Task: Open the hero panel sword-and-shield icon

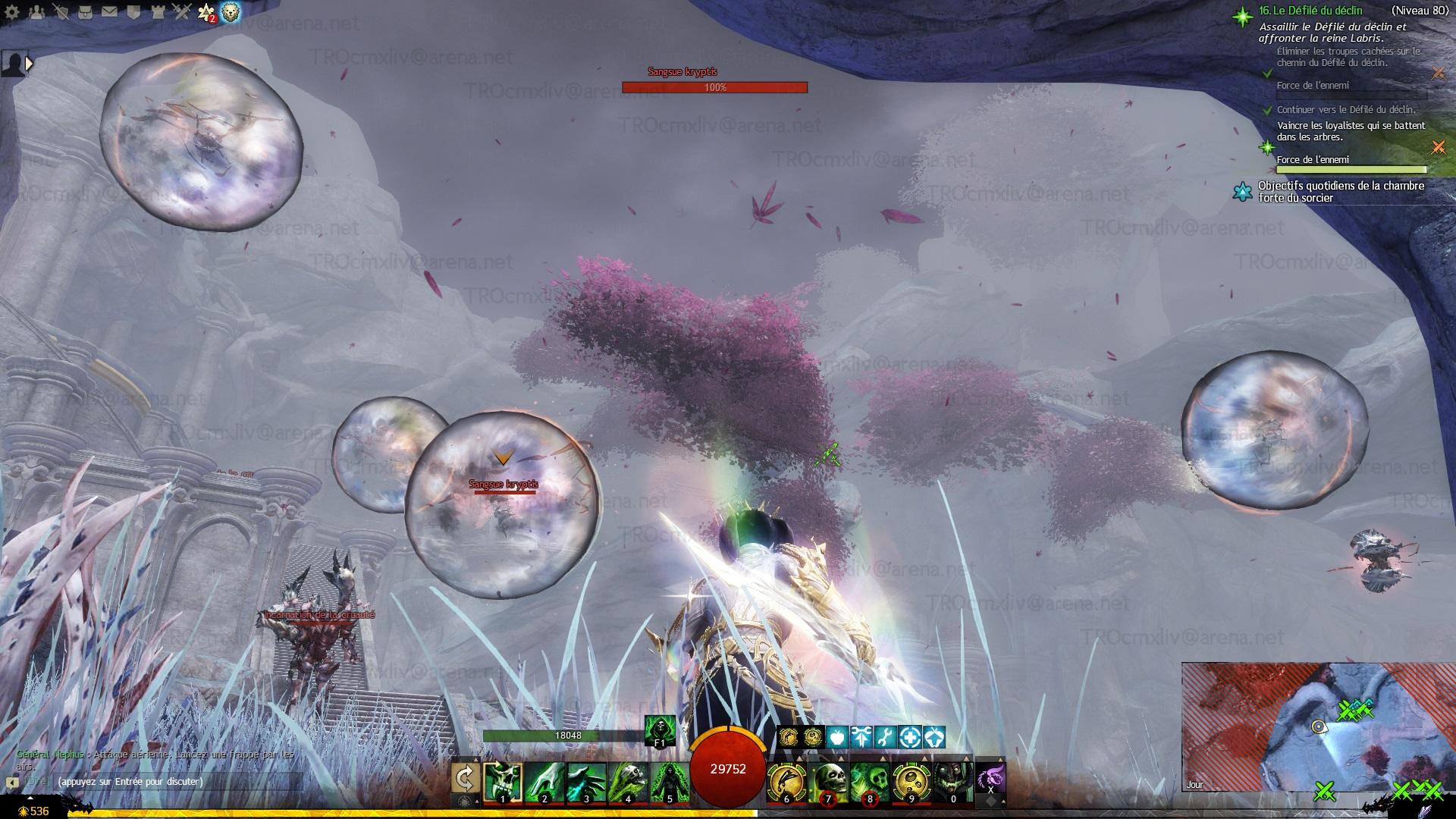Action: click(x=61, y=12)
